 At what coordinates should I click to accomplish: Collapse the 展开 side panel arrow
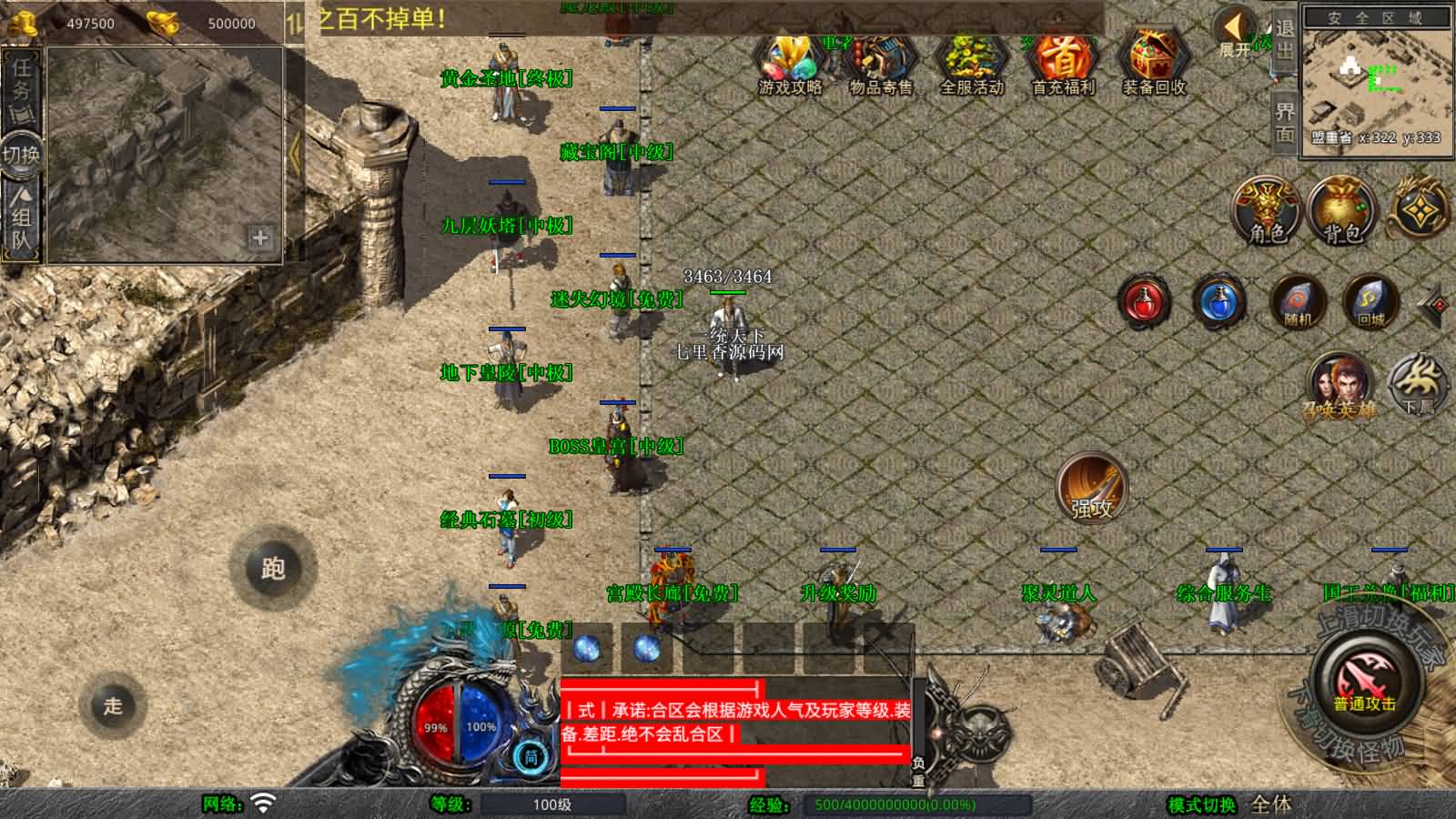pyautogui.click(x=1236, y=27)
